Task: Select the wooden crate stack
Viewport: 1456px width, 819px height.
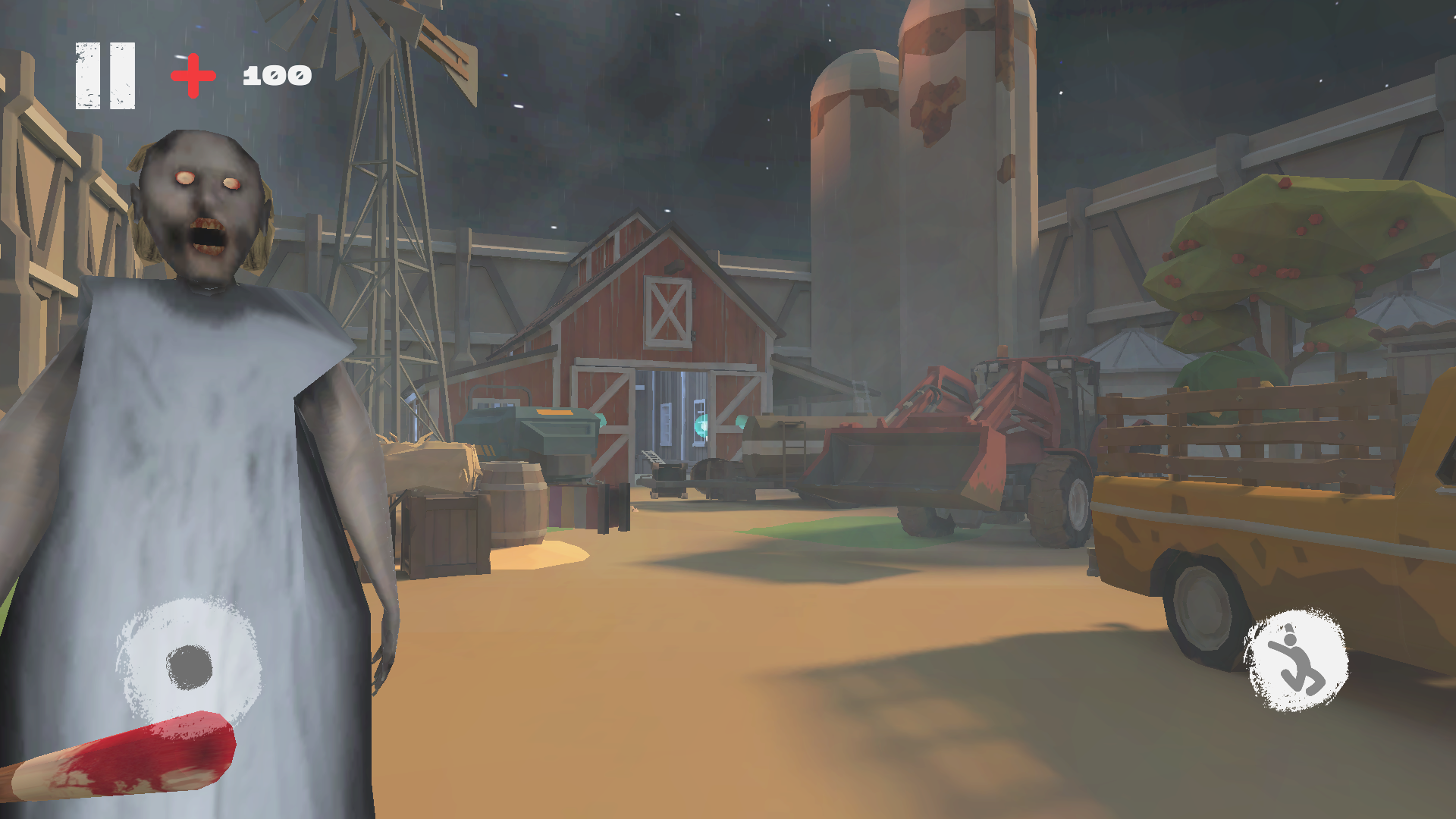Action: (x=447, y=531)
